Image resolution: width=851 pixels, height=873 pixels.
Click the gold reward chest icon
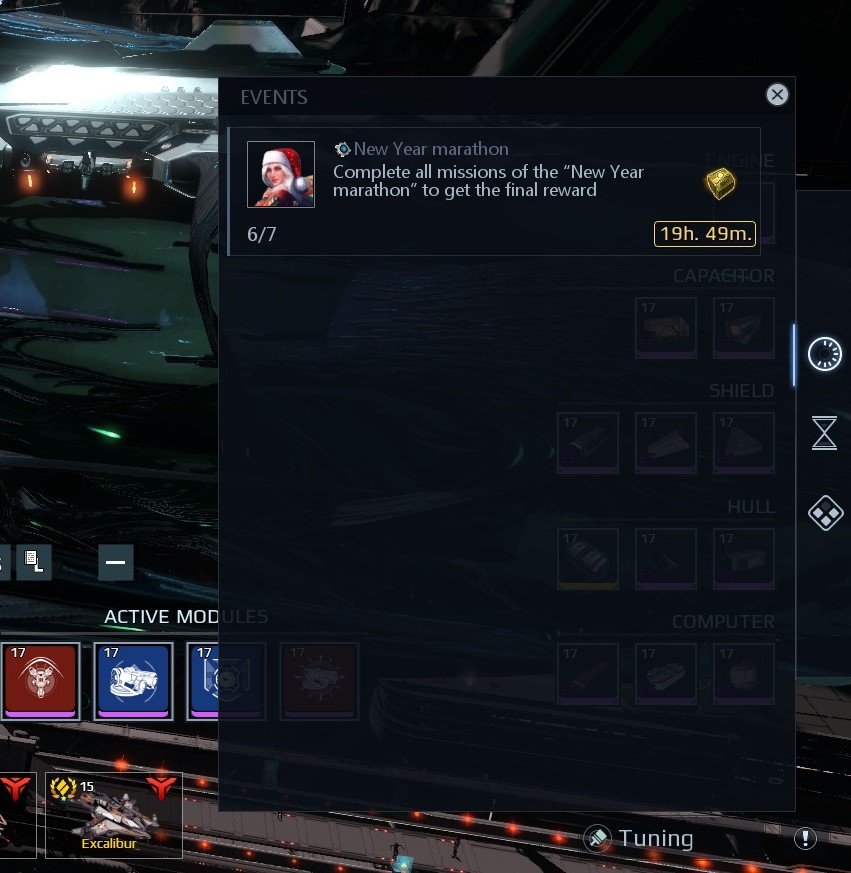pos(720,183)
